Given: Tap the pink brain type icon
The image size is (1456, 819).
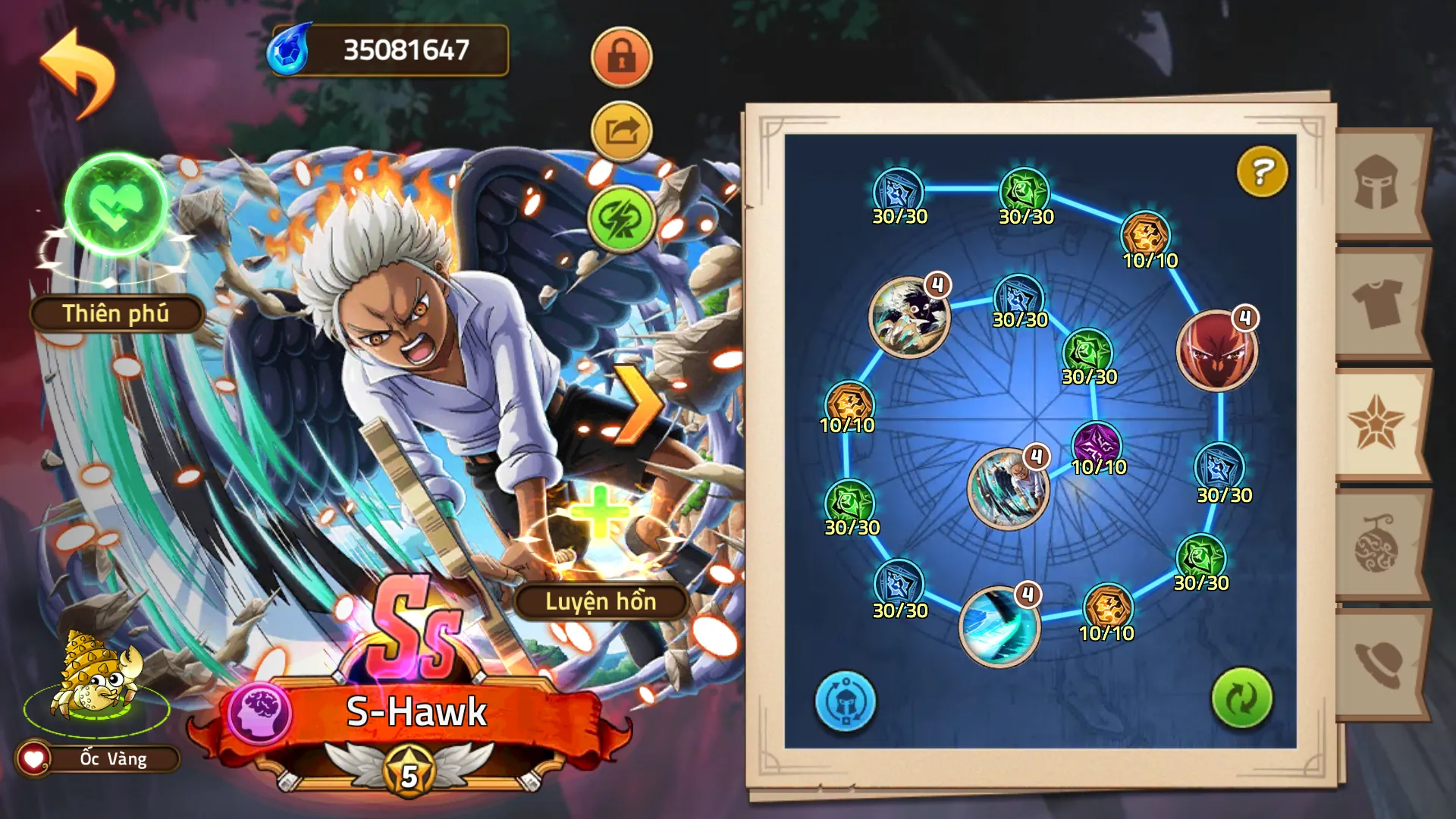Looking at the screenshot, I should [259, 714].
